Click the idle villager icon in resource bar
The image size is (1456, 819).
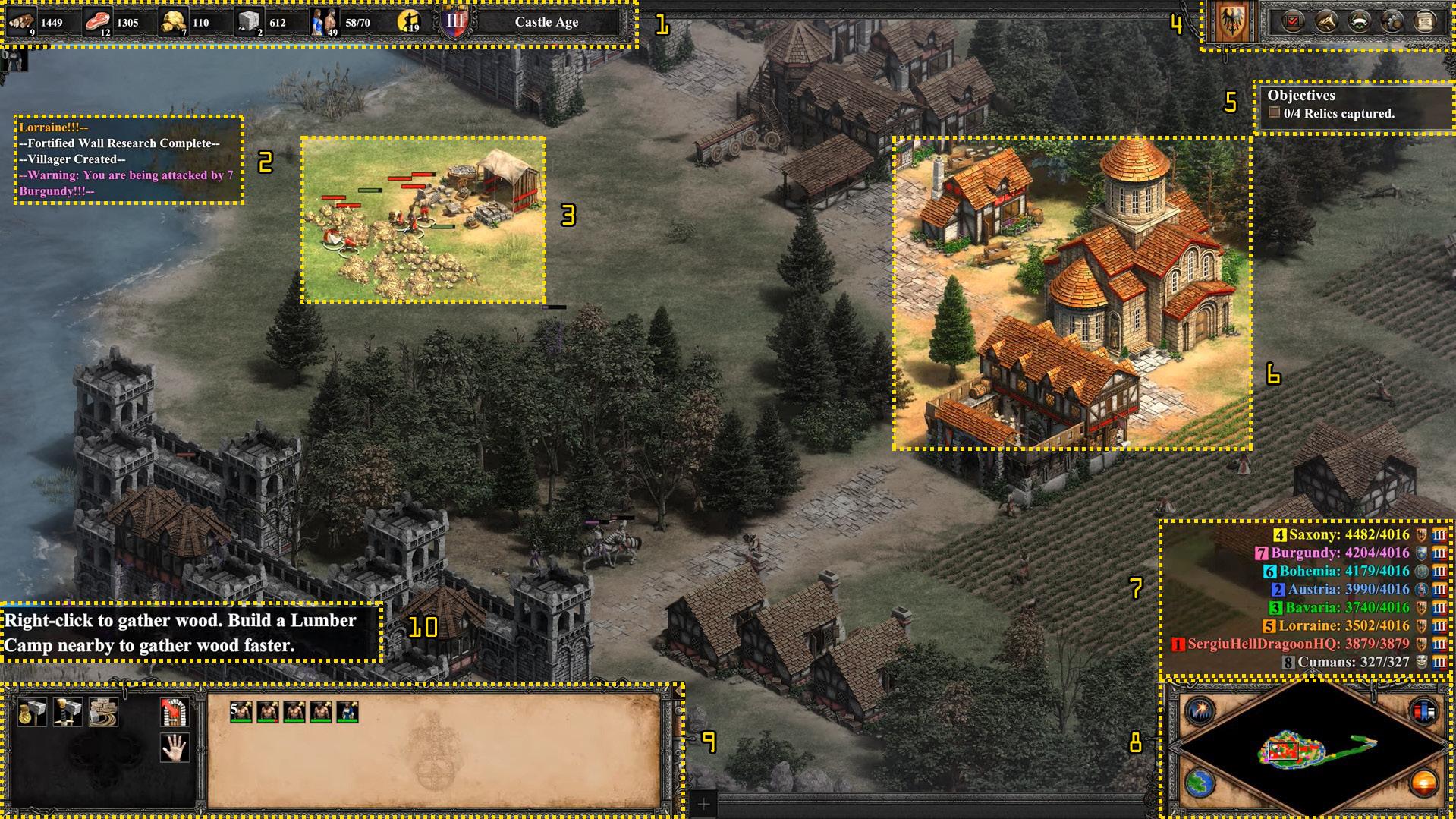[x=410, y=22]
